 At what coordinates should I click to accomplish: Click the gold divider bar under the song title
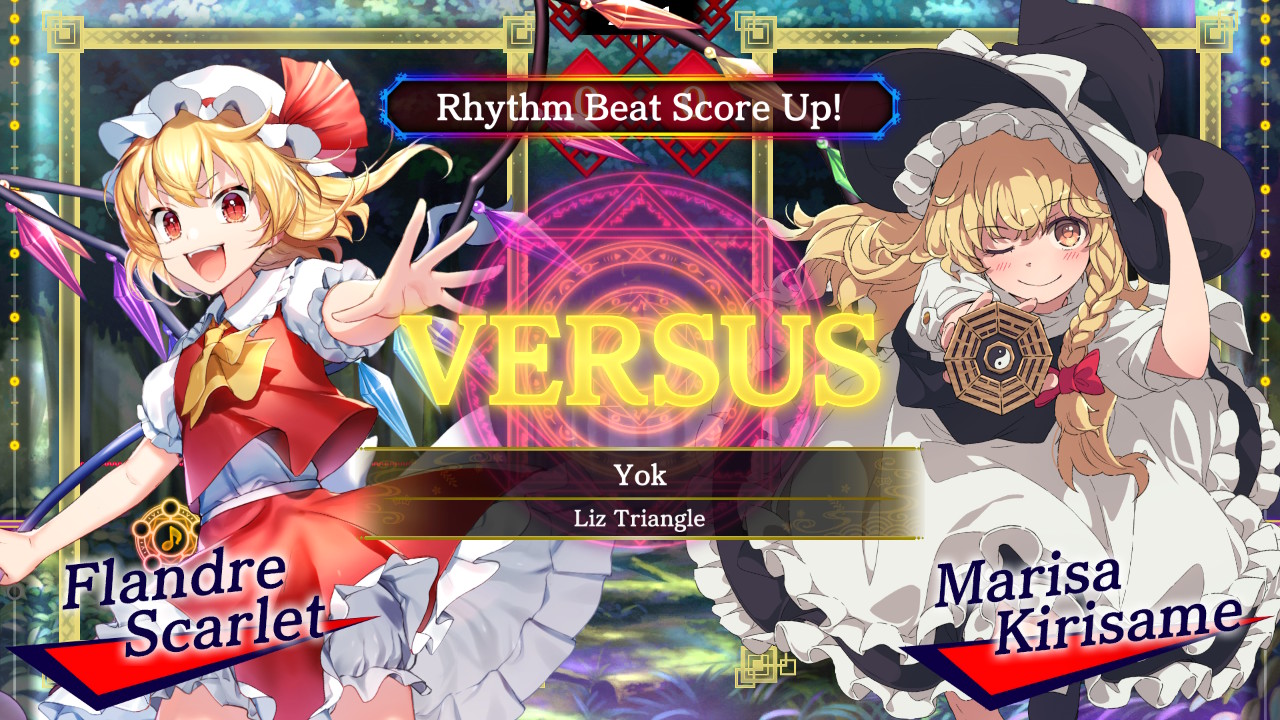pyautogui.click(x=640, y=497)
